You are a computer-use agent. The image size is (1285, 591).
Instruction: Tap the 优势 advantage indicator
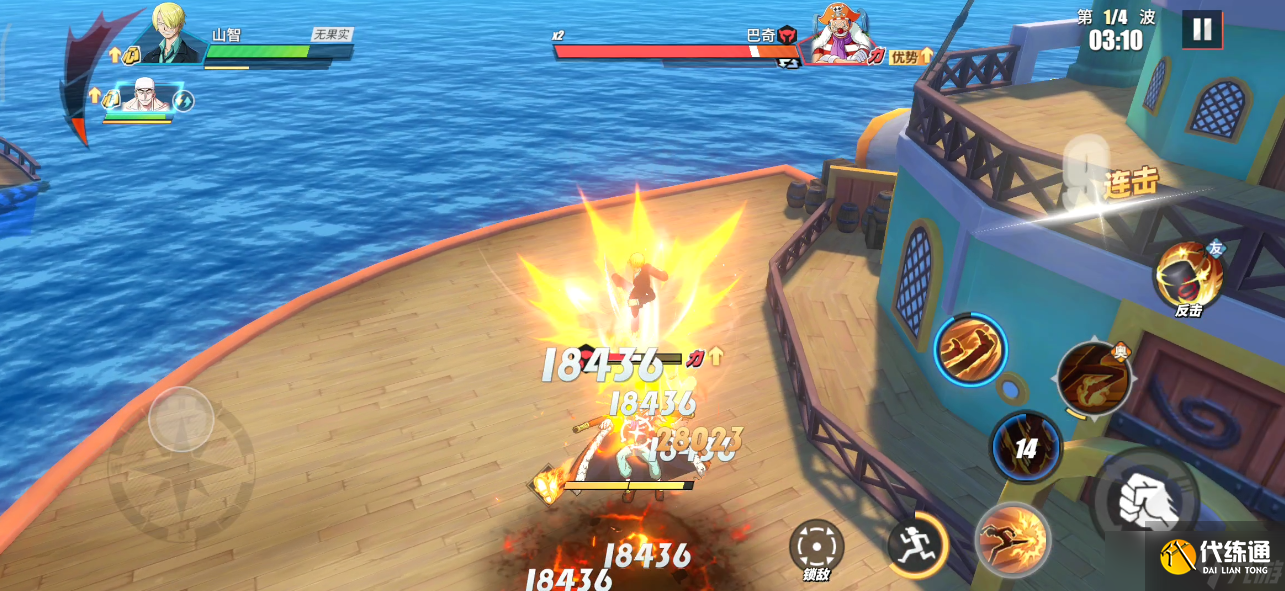coord(911,57)
